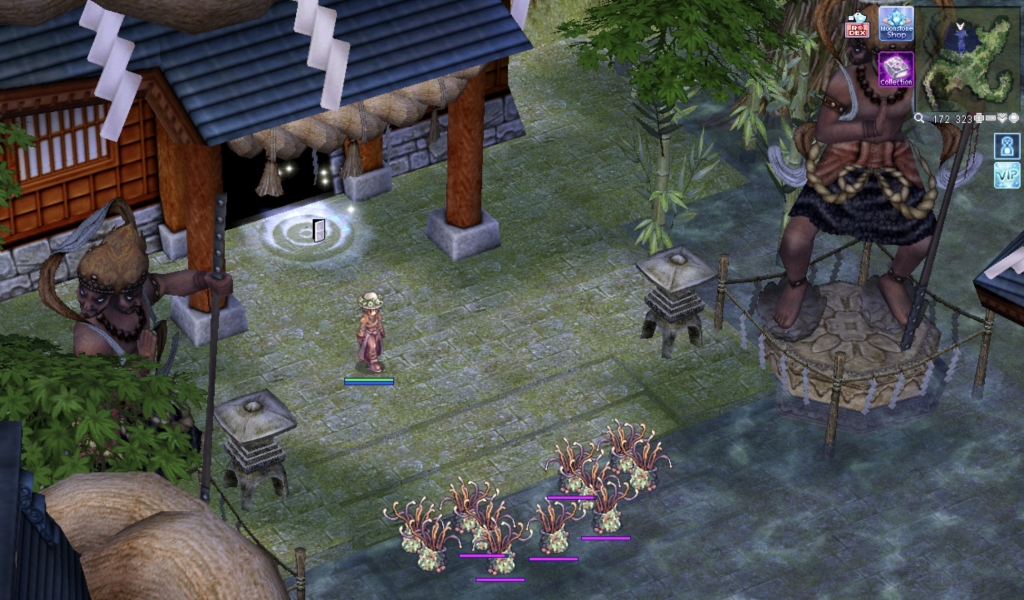Open the RODEX mail icon
1024x600 pixels.
pyautogui.click(x=857, y=24)
